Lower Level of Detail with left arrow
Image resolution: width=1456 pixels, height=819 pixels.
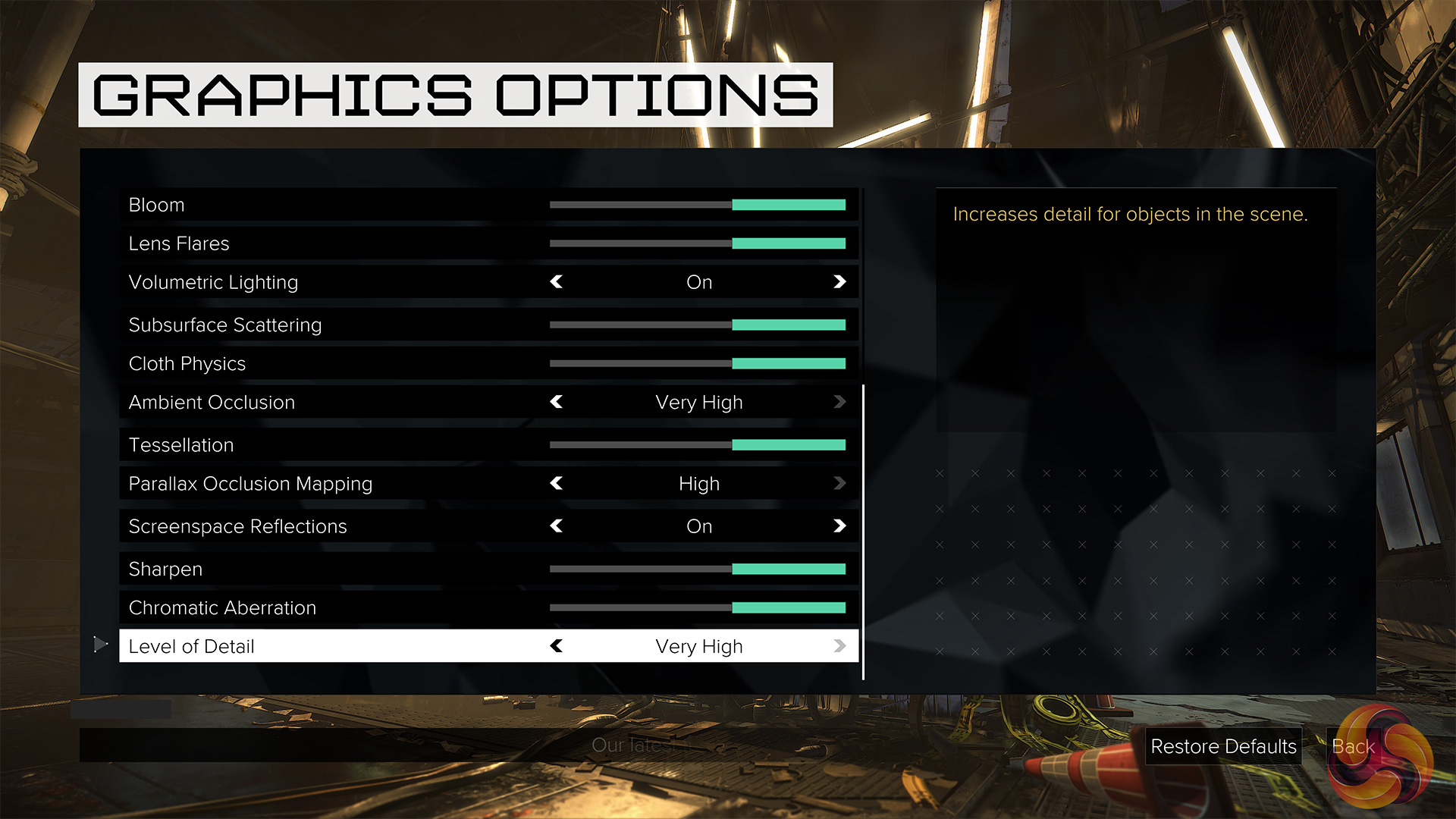tap(557, 646)
